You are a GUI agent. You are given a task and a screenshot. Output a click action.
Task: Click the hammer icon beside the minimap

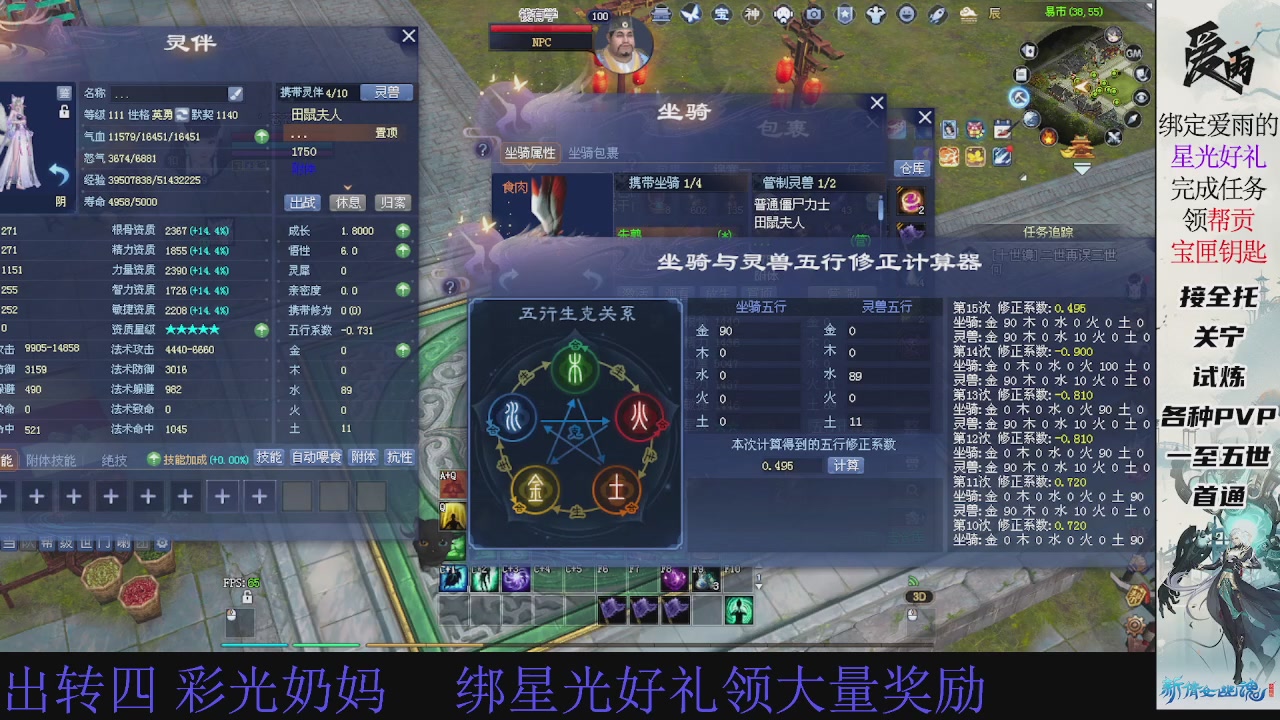(x=1020, y=97)
